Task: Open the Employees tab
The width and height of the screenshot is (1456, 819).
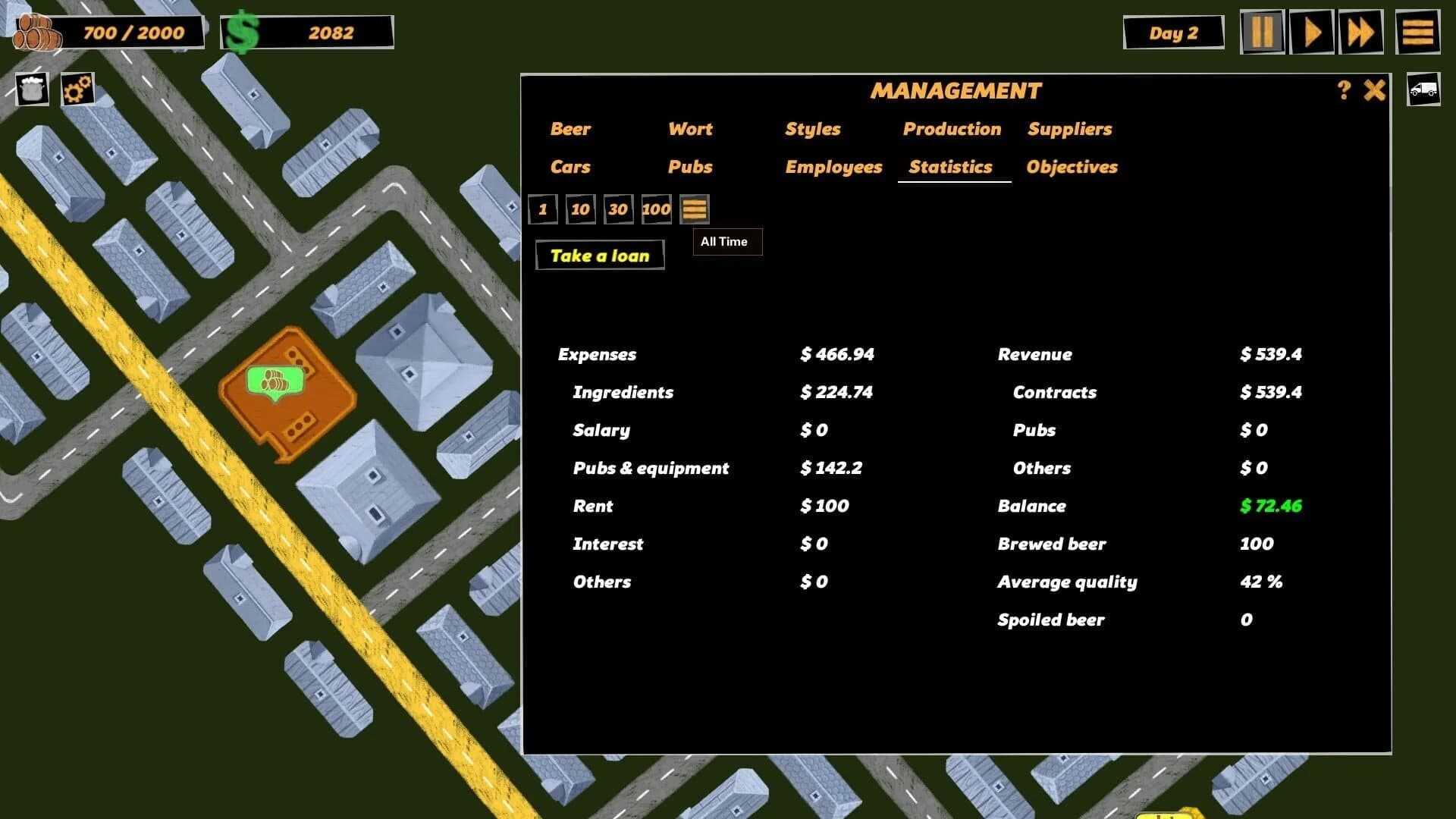Action: tap(833, 167)
